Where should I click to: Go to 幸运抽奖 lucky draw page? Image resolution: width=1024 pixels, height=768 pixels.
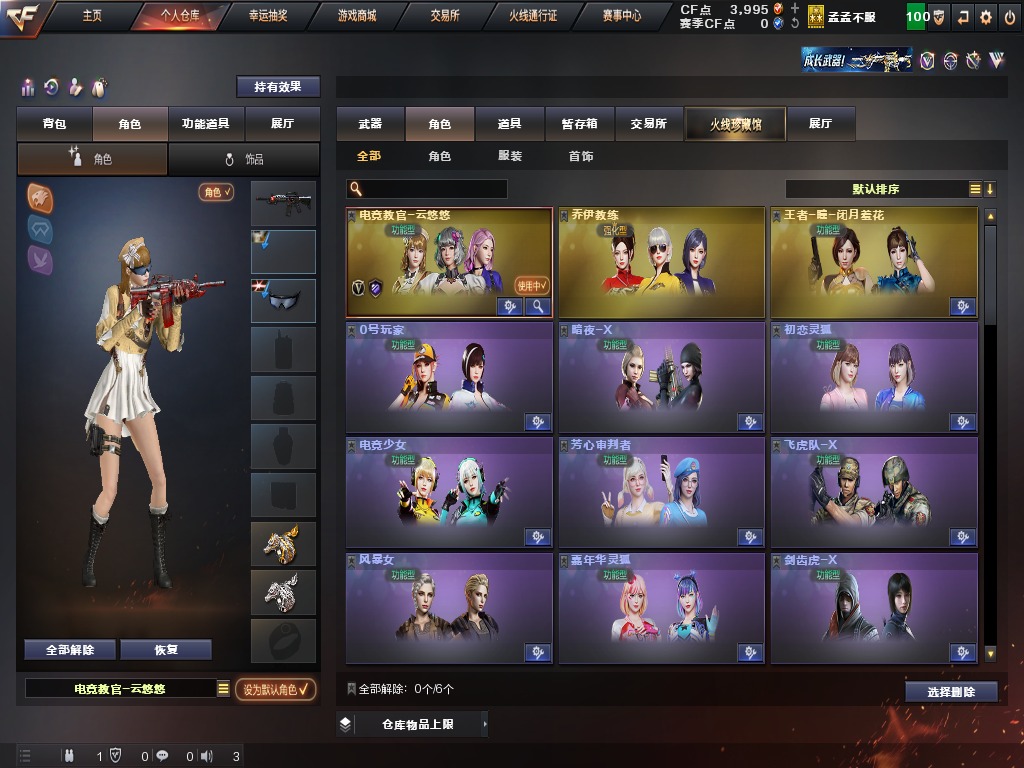[x=268, y=16]
